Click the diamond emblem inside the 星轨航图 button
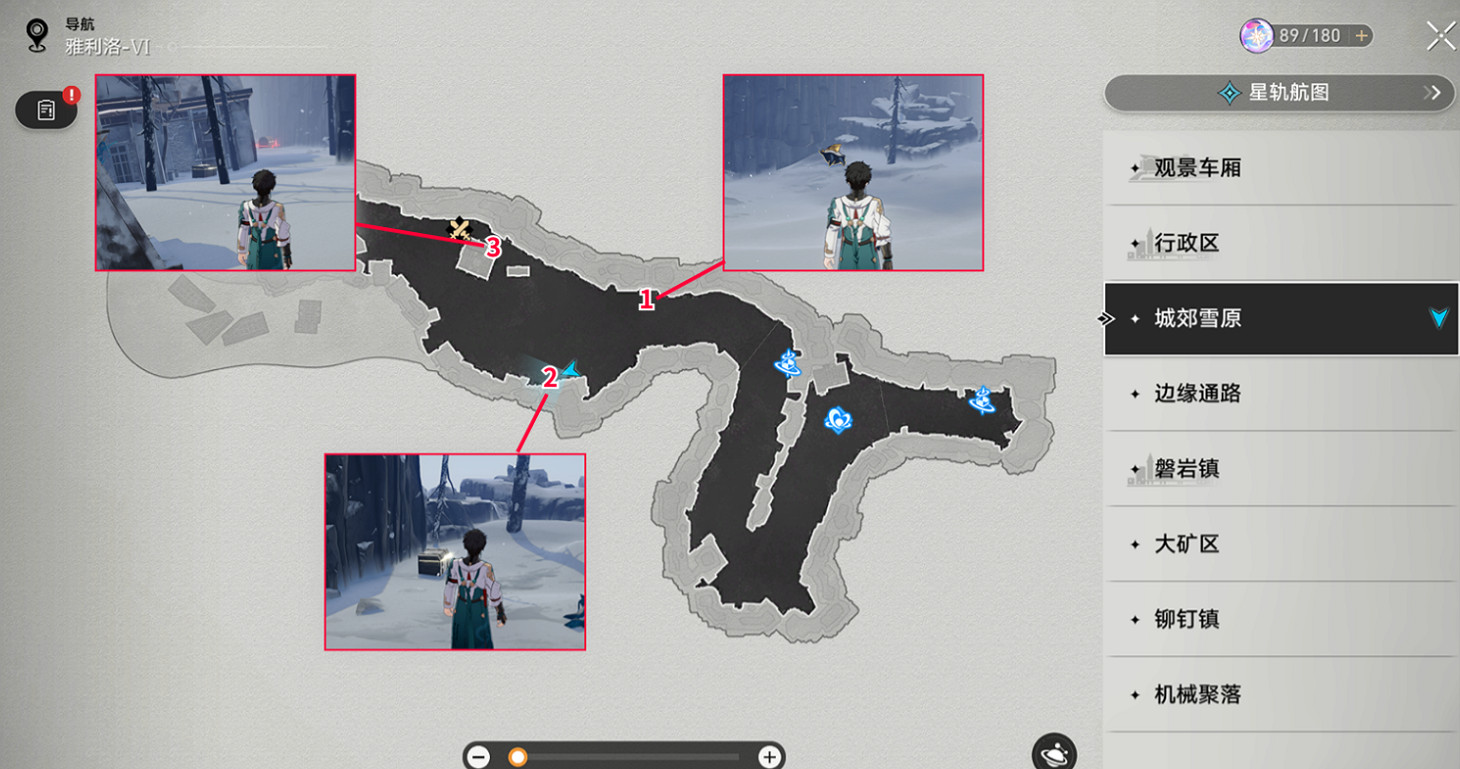This screenshot has height=769, width=1460. (x=1227, y=93)
